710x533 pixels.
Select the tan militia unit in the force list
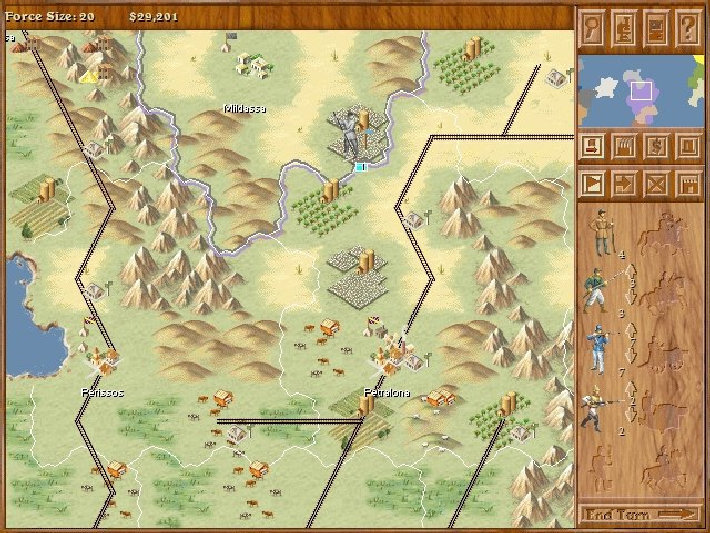[x=600, y=234]
